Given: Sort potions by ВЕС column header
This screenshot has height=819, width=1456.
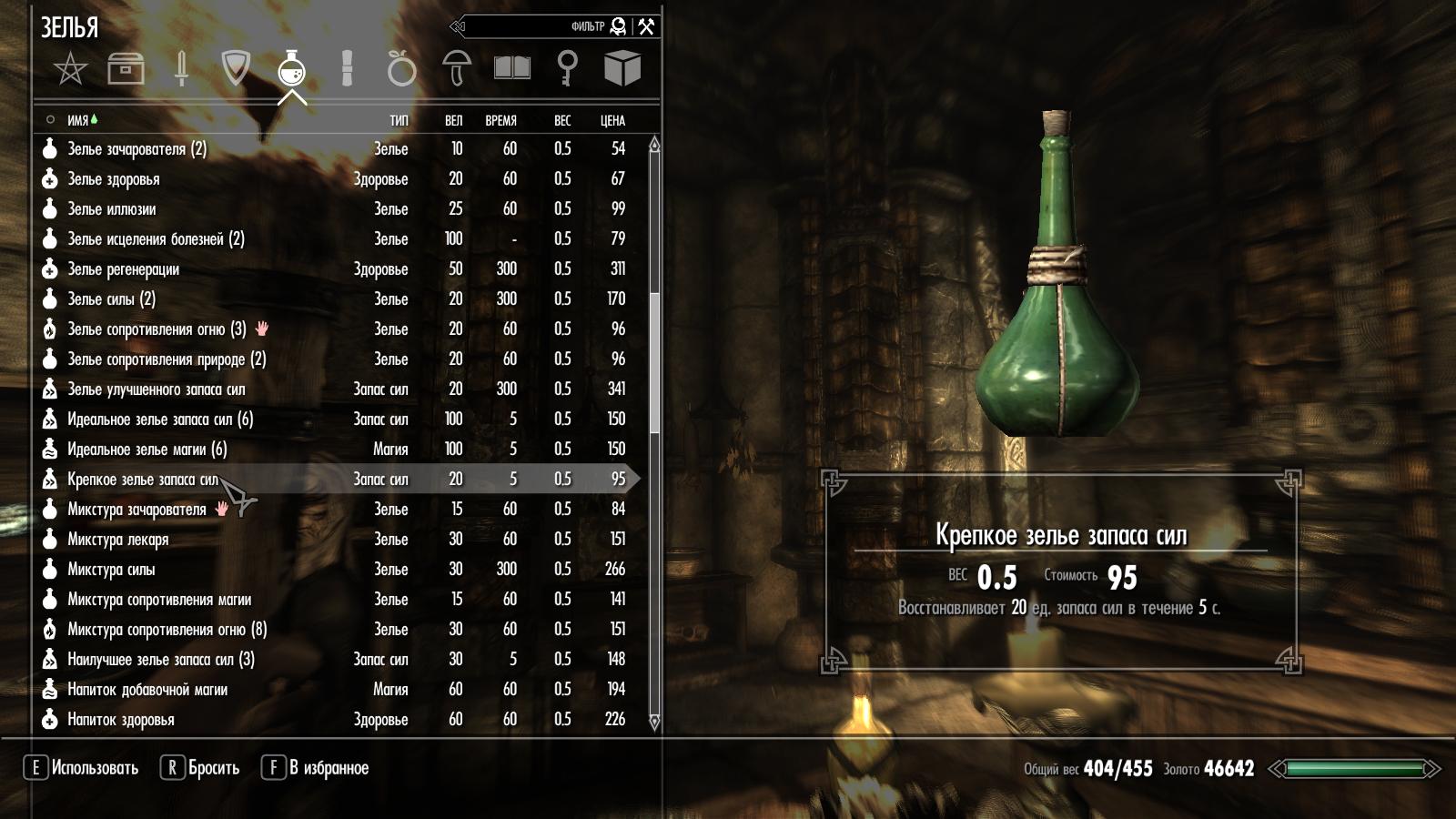Looking at the screenshot, I should [x=562, y=120].
